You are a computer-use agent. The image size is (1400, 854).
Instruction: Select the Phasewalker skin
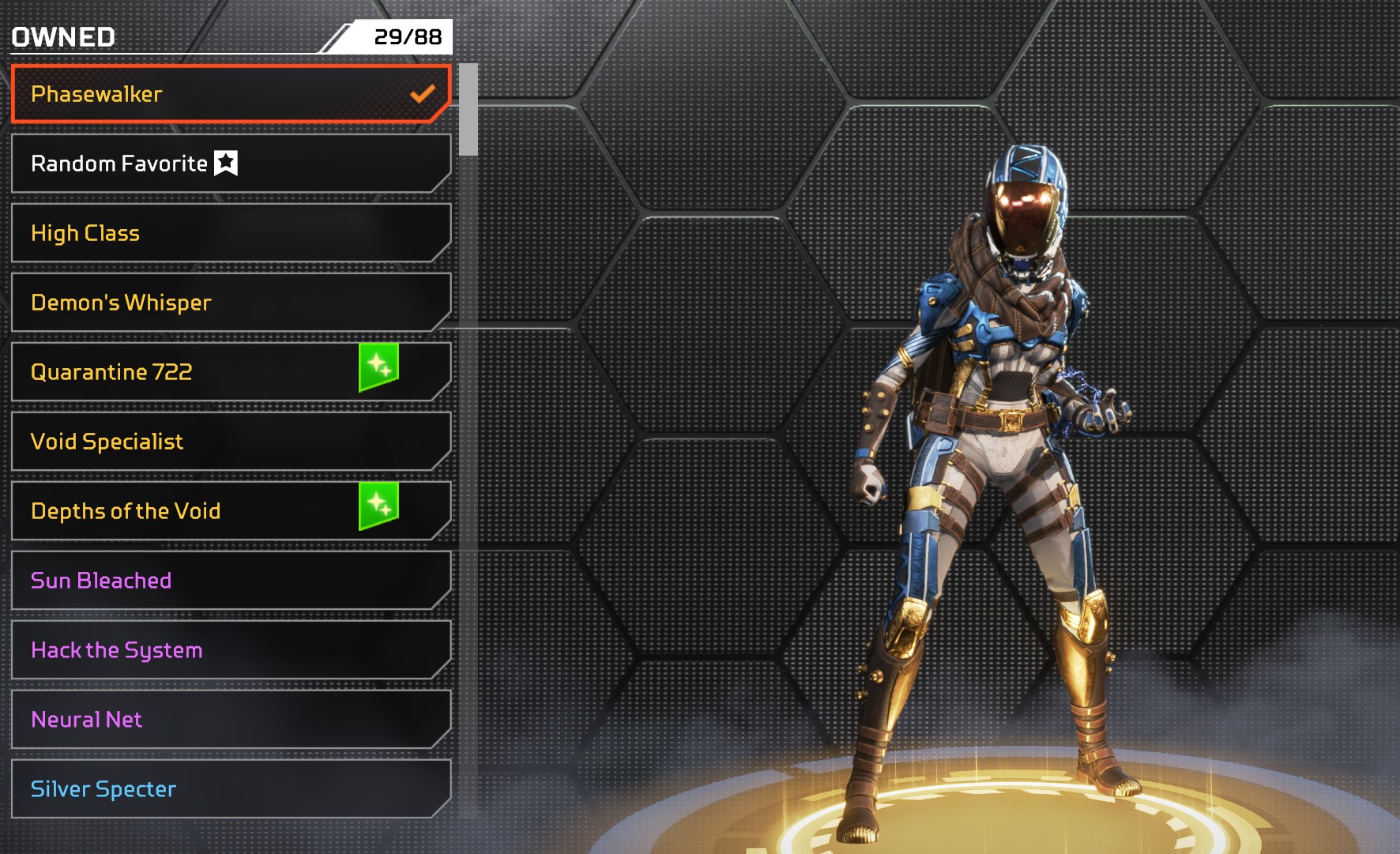coord(229,94)
